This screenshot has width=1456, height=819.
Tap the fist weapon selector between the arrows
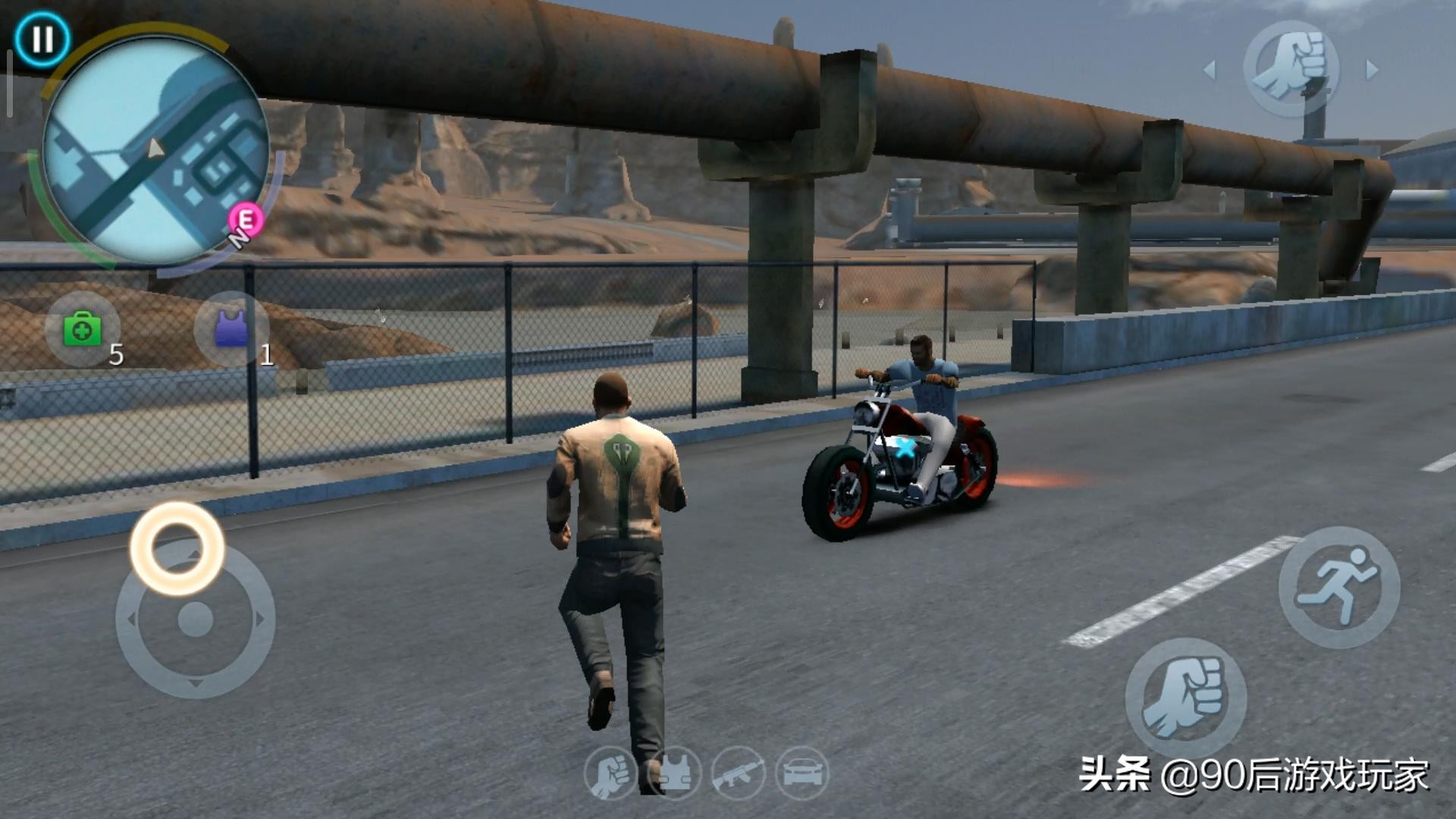tap(1291, 69)
